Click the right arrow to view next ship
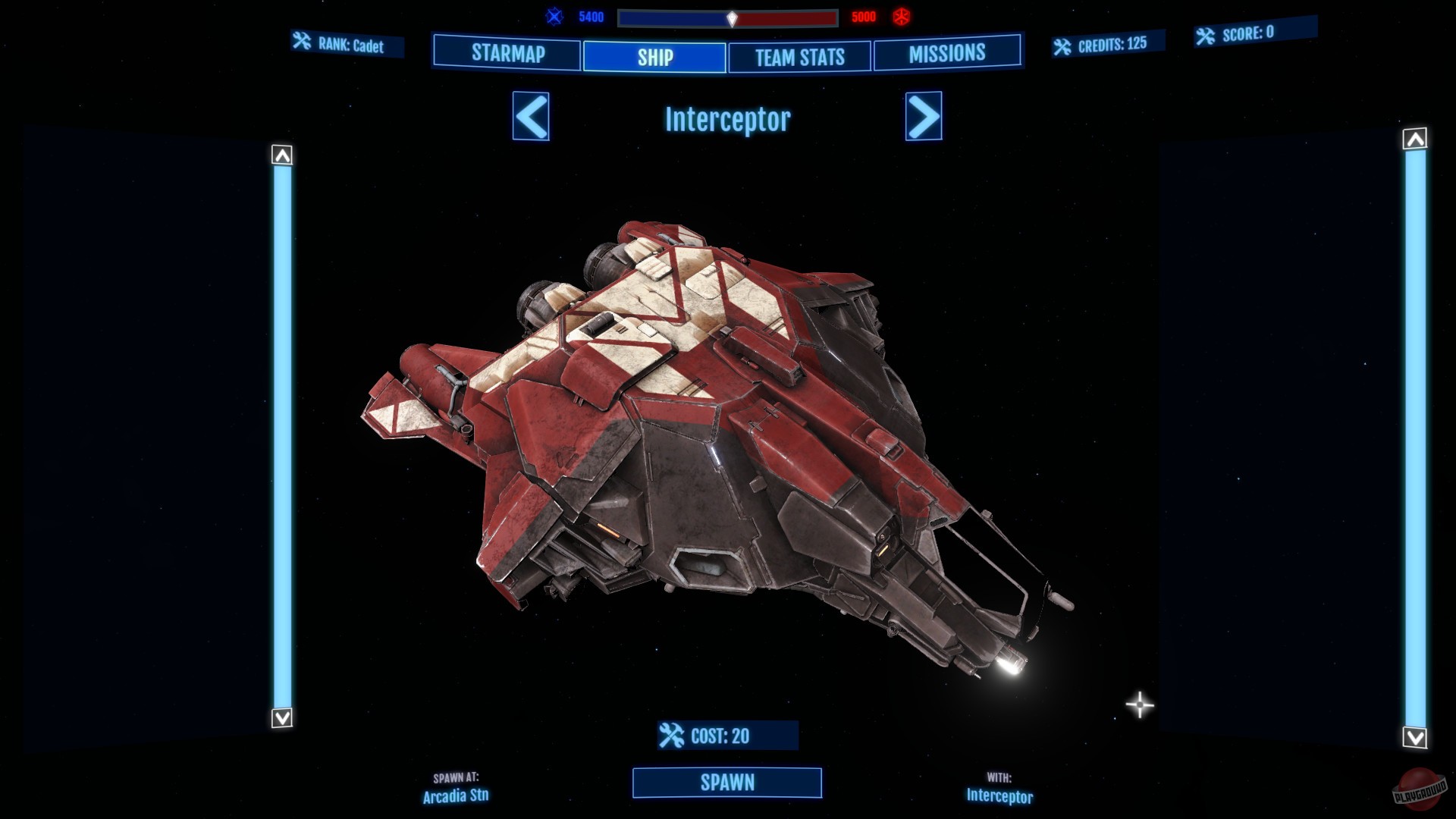 coord(924,118)
